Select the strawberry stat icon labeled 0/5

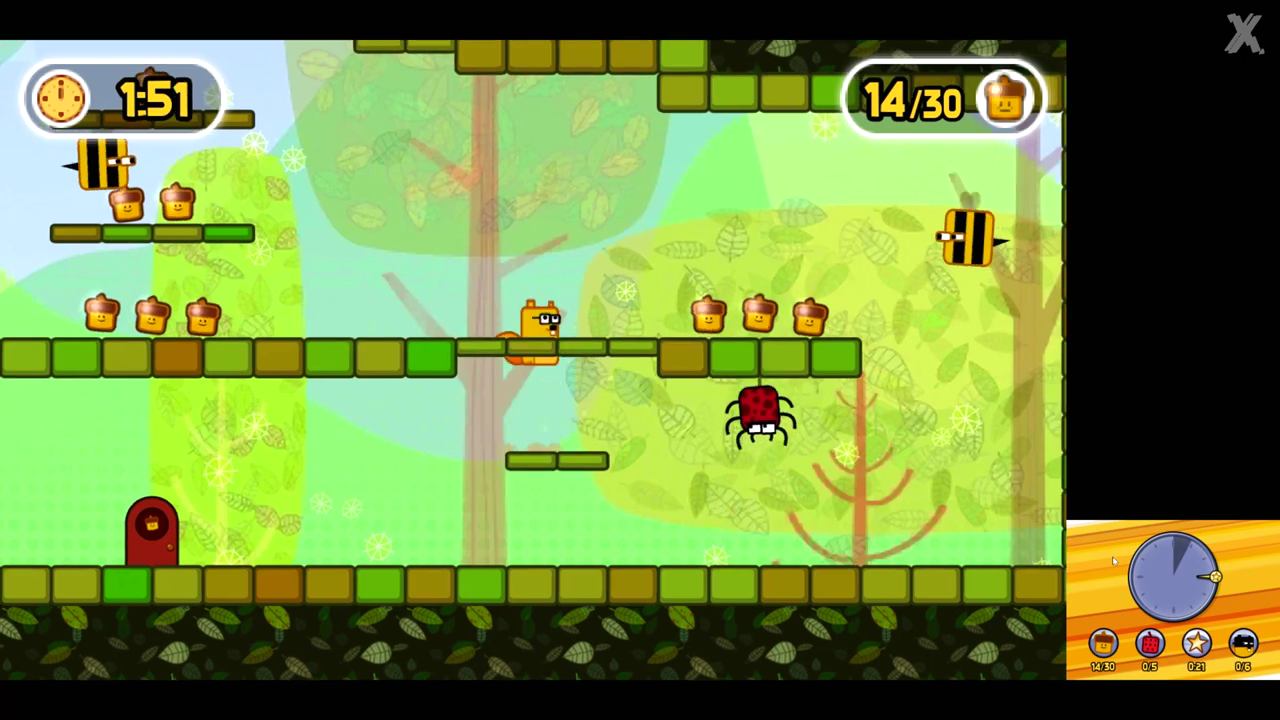coord(1148,642)
